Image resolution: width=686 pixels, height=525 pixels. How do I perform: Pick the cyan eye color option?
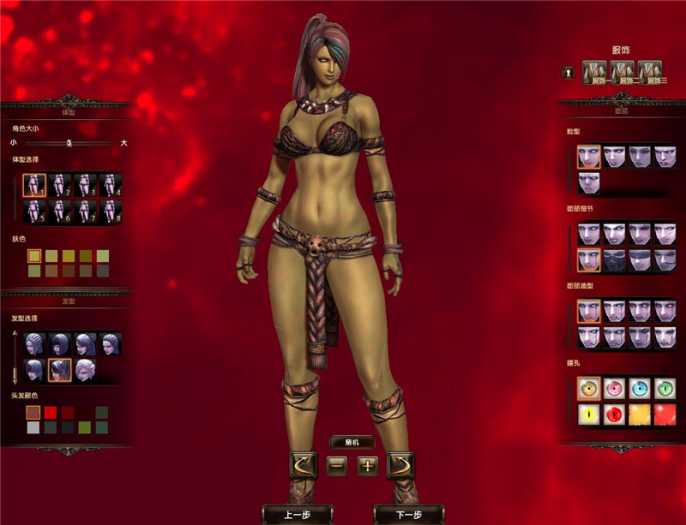click(x=639, y=388)
